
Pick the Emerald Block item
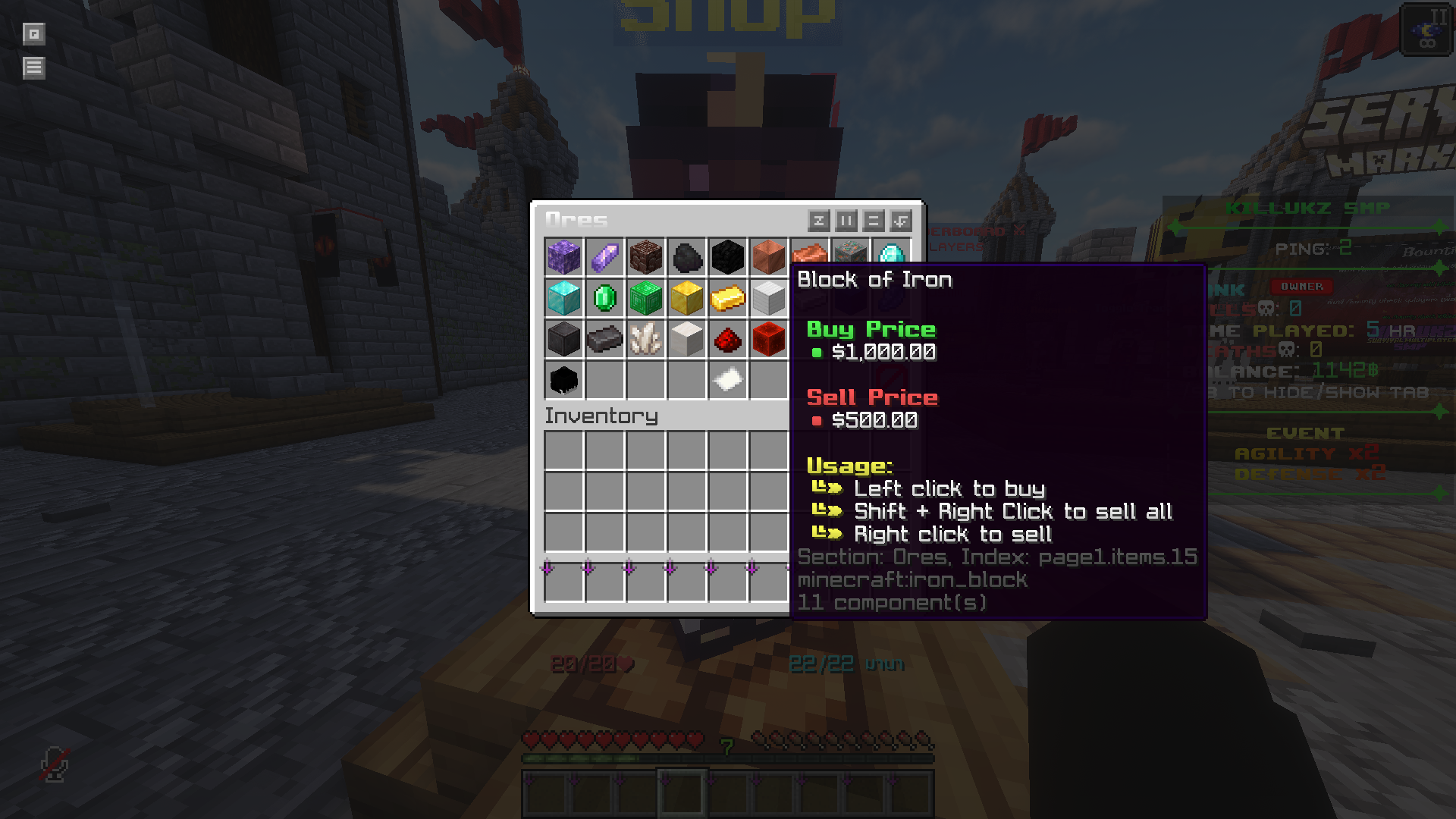pos(646,299)
